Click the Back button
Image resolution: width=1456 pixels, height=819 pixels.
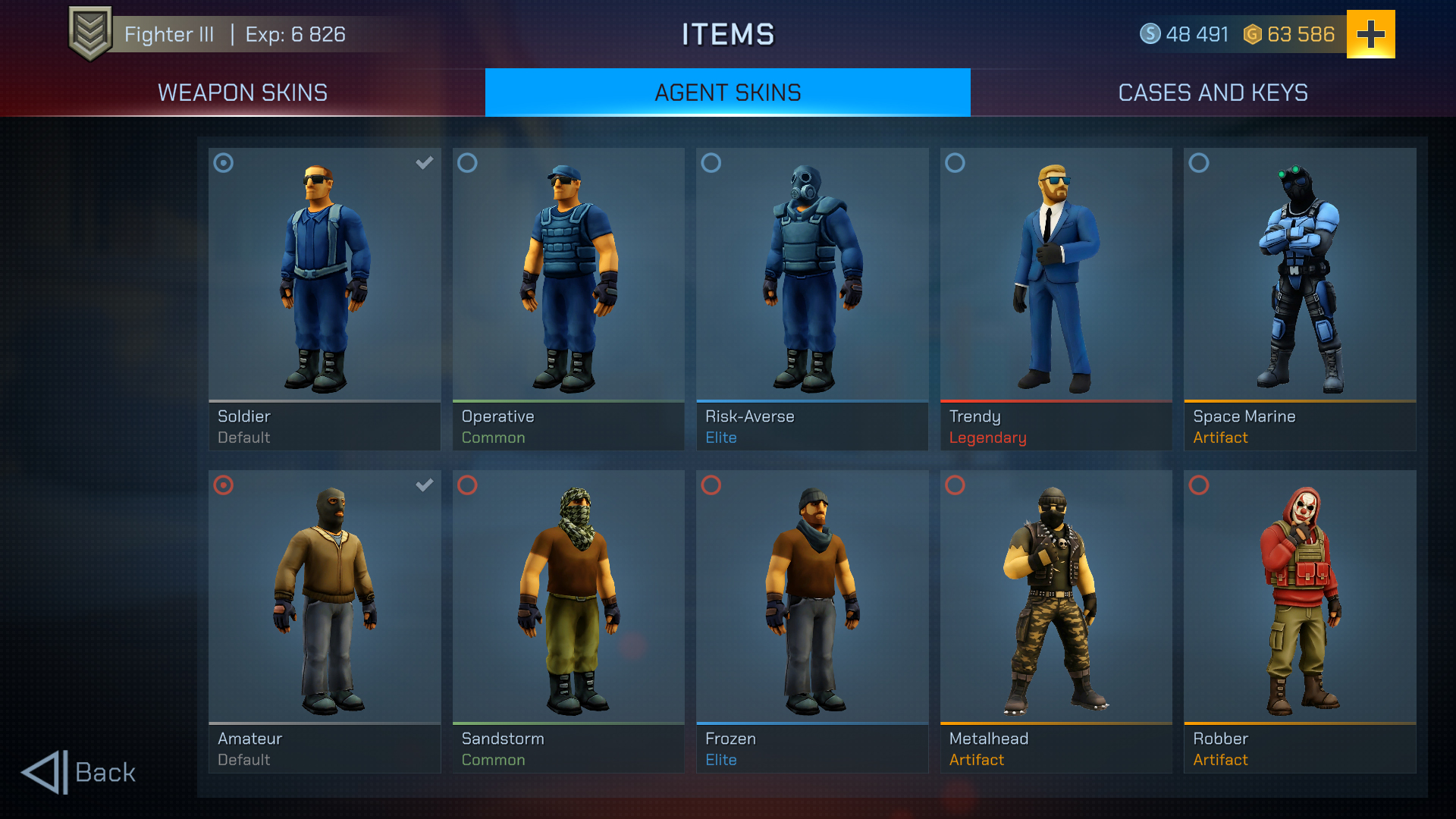click(80, 772)
